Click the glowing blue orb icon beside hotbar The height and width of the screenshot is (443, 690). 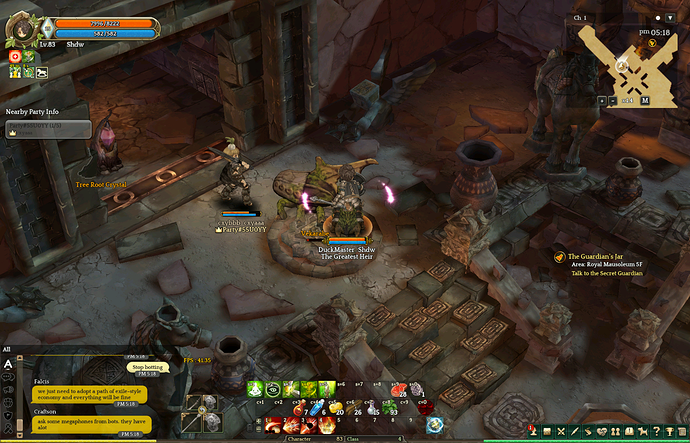pos(434,425)
